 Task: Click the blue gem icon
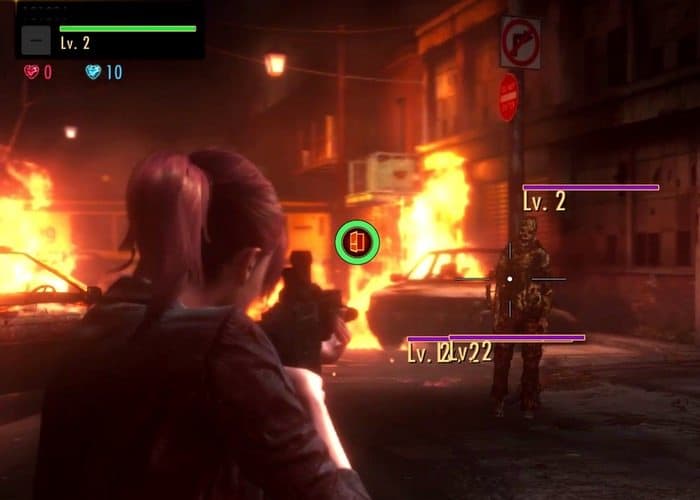[93, 72]
